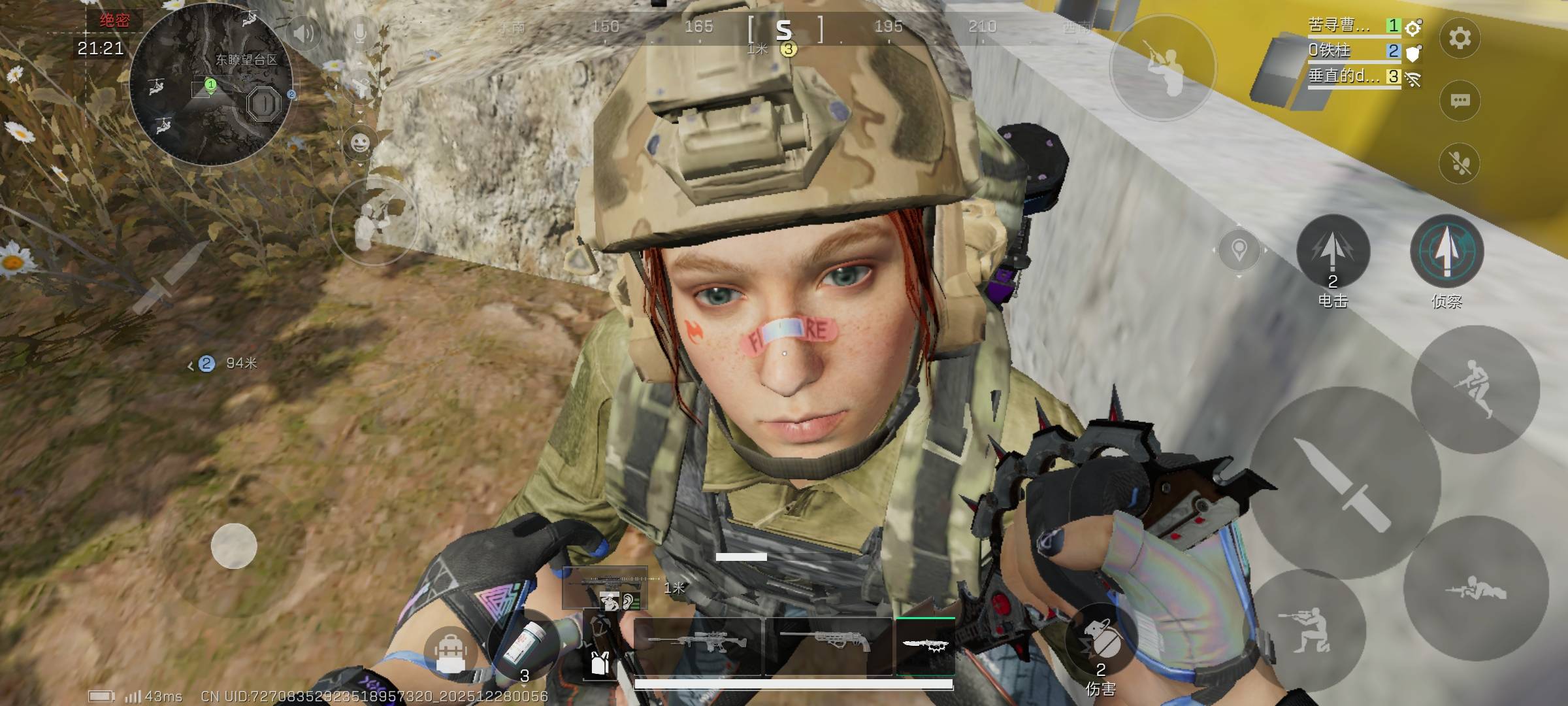Open the smiley emote wheel
The height and width of the screenshot is (706, 1568).
(x=360, y=143)
